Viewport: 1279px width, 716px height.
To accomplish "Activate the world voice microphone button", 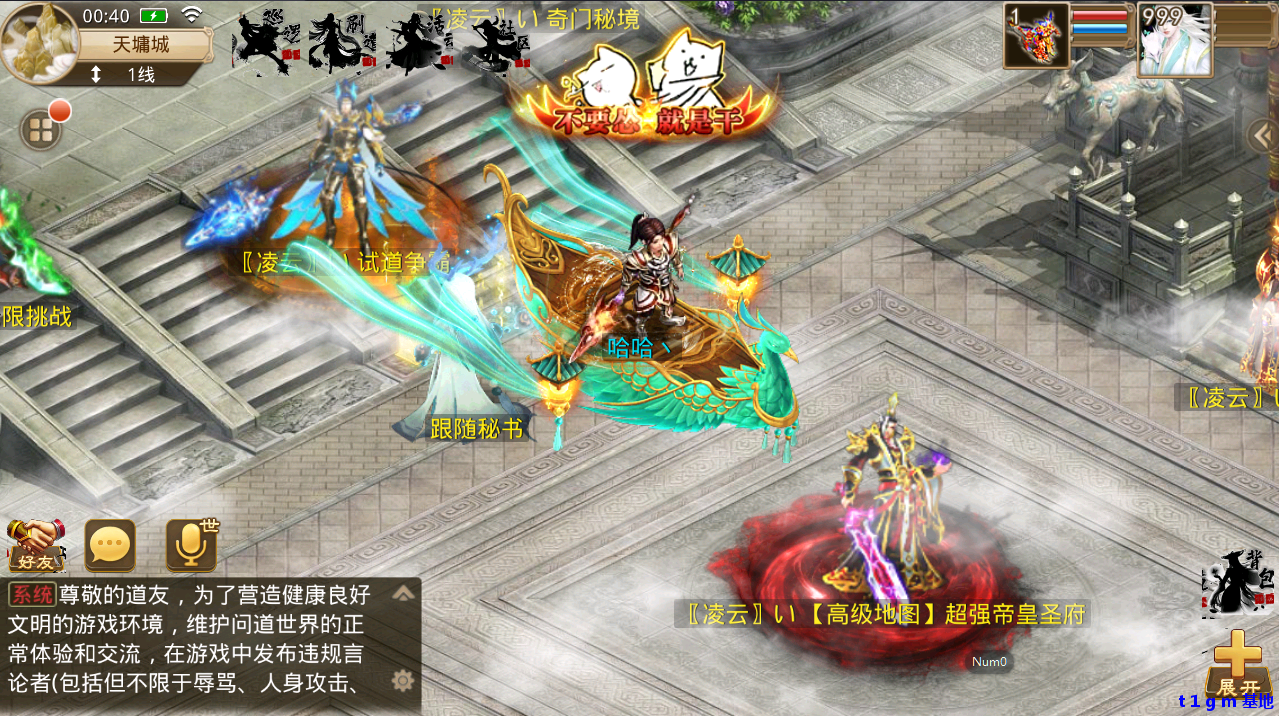I will click(191, 545).
